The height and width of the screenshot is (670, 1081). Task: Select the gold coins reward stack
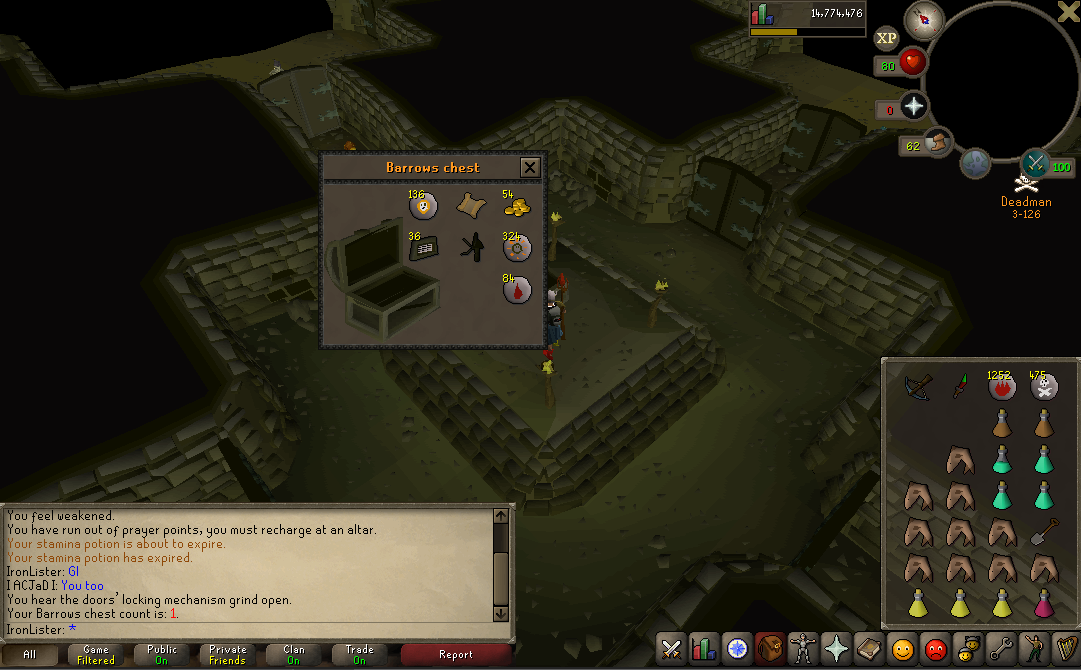[516, 207]
